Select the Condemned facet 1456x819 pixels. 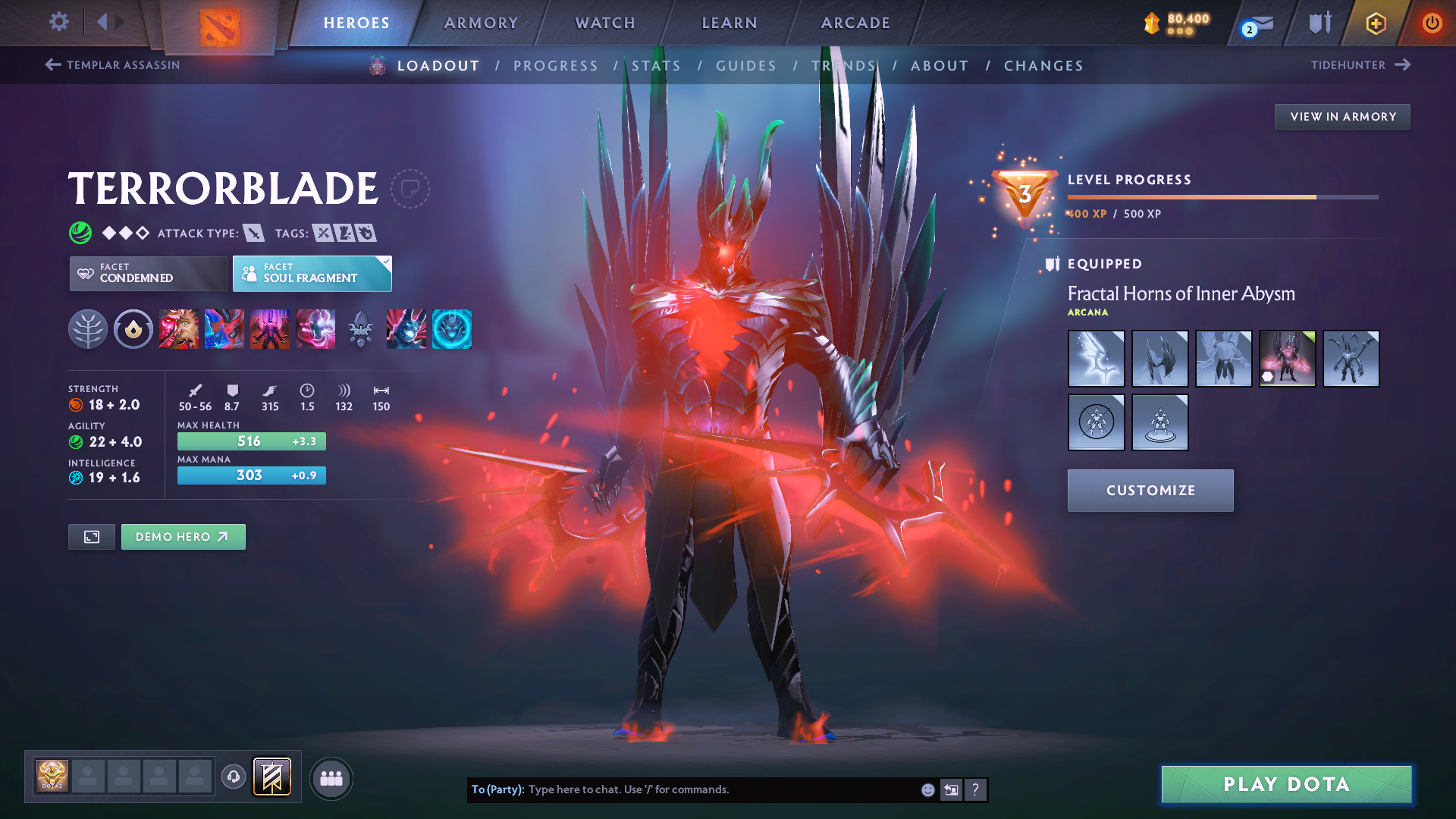point(148,273)
